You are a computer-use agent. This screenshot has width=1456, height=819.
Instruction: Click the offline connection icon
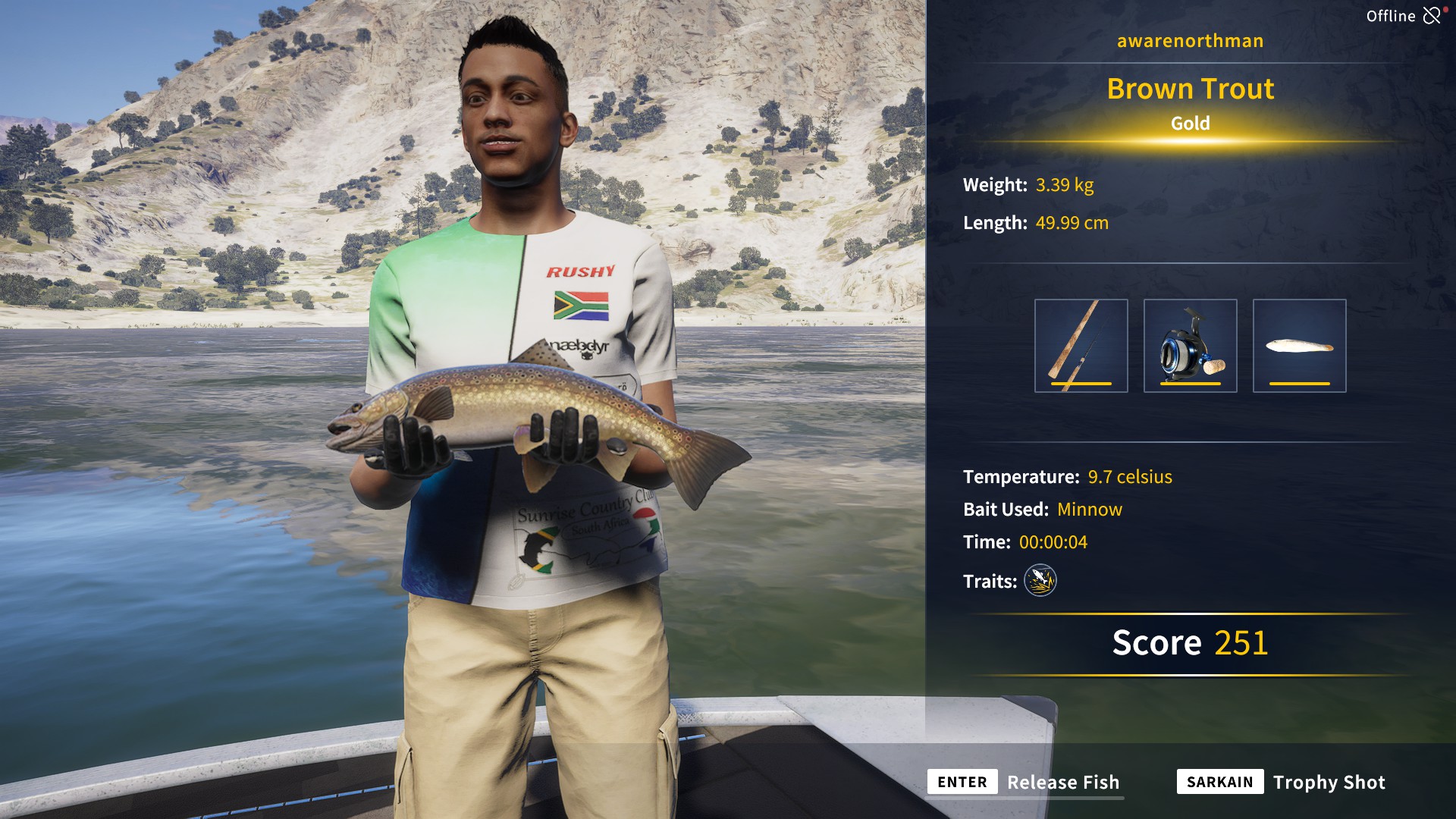(x=1433, y=14)
